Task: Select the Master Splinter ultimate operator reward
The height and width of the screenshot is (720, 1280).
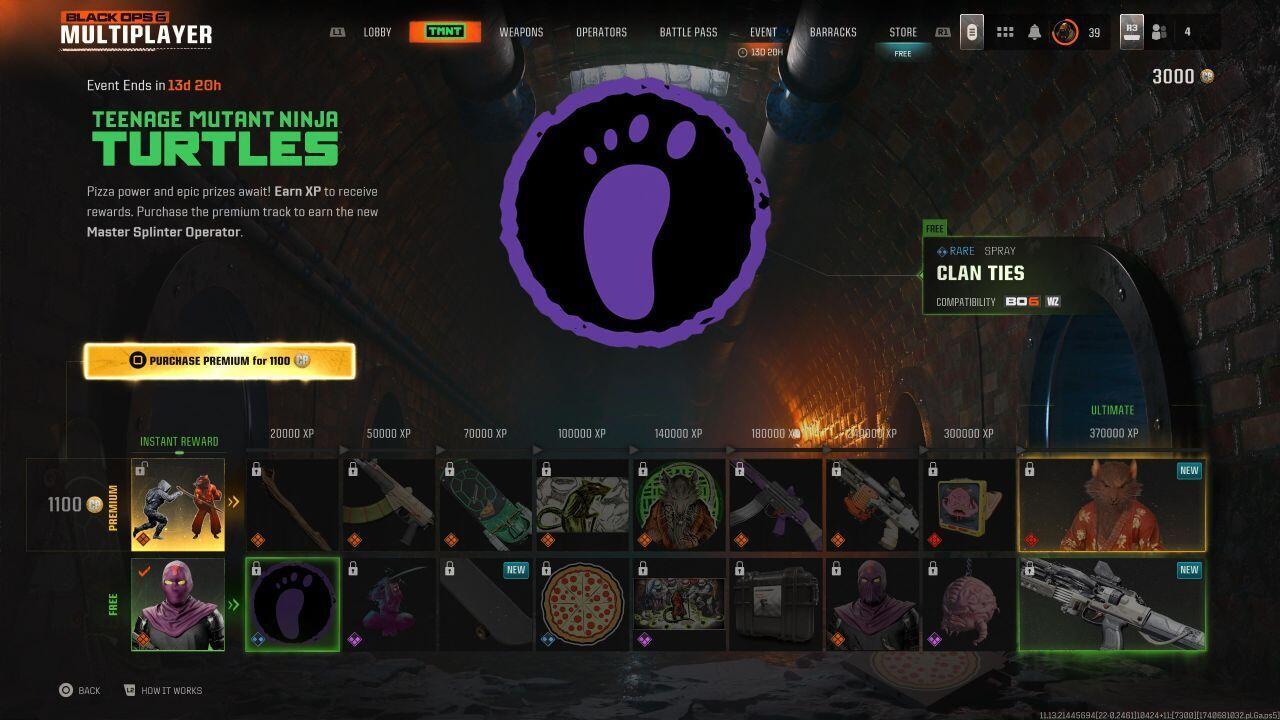Action: (1112, 503)
